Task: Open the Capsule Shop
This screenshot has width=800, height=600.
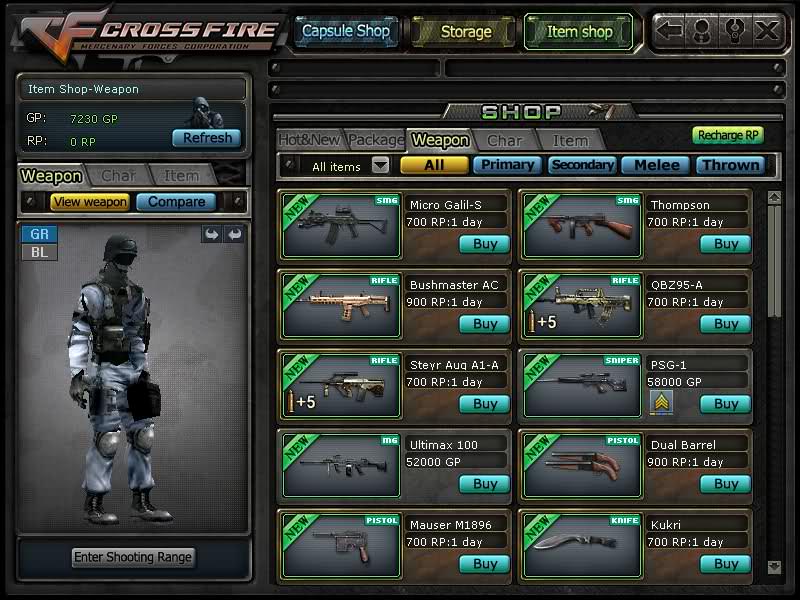Action: click(x=346, y=32)
